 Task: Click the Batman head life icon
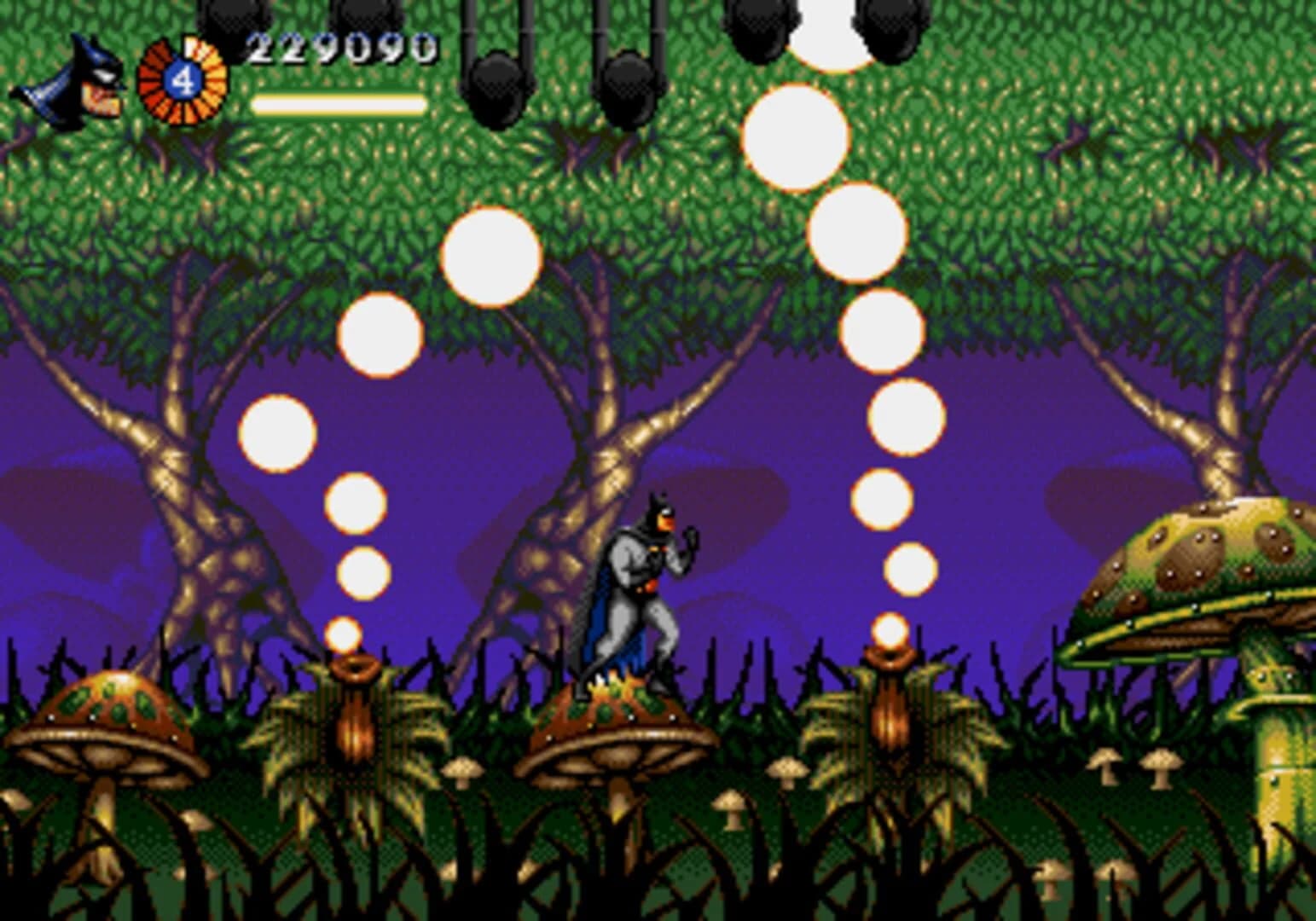coord(72,81)
